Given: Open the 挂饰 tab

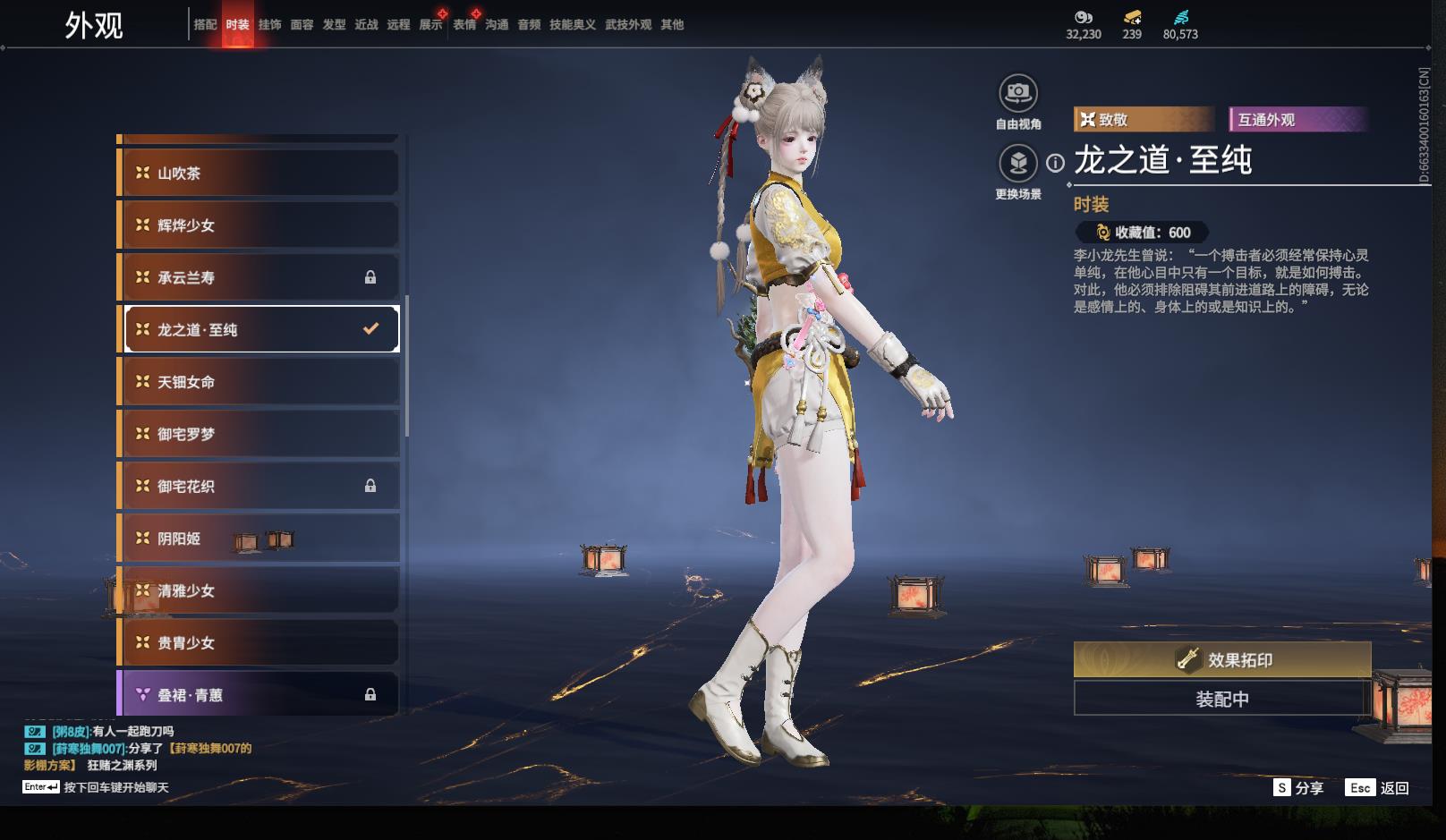Looking at the screenshot, I should click(x=269, y=25).
